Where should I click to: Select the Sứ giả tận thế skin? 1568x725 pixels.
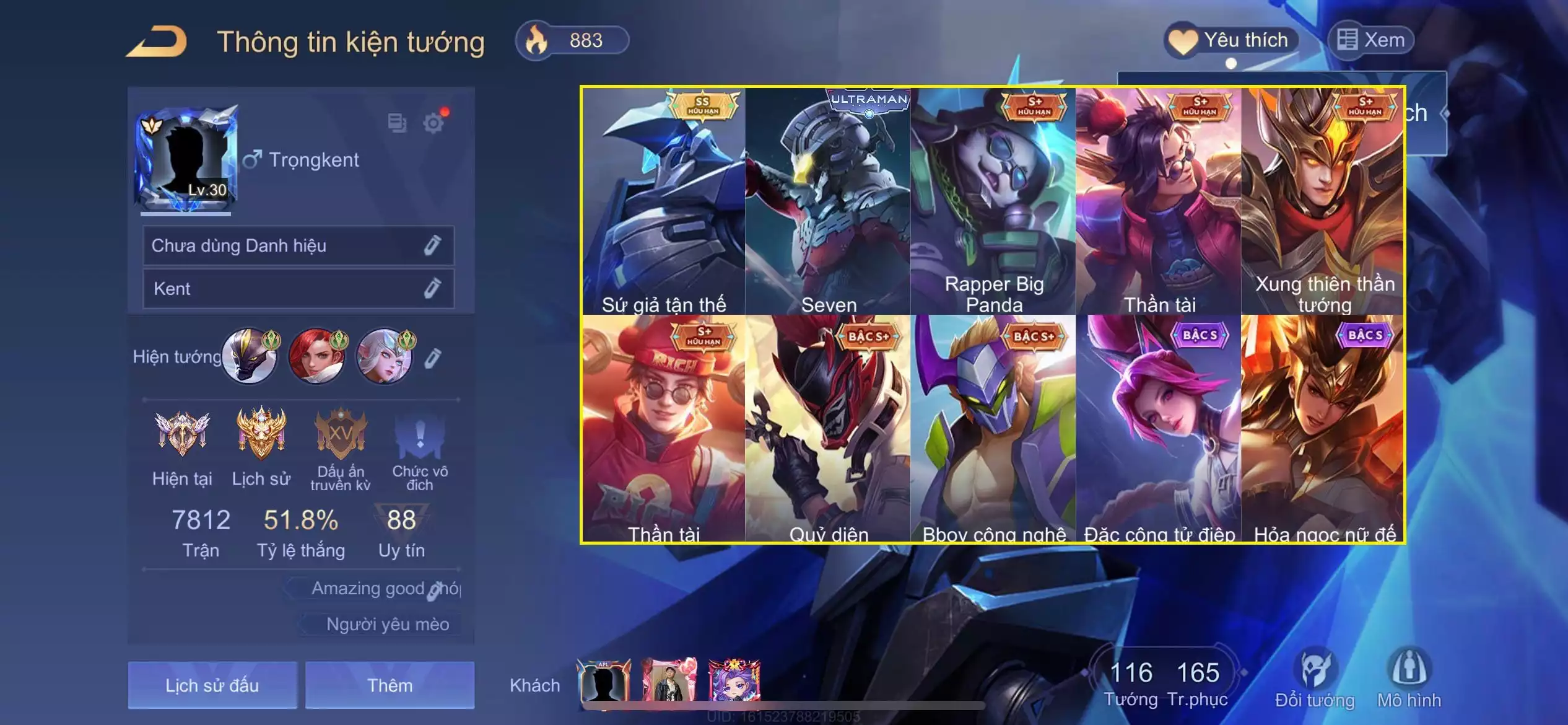663,201
